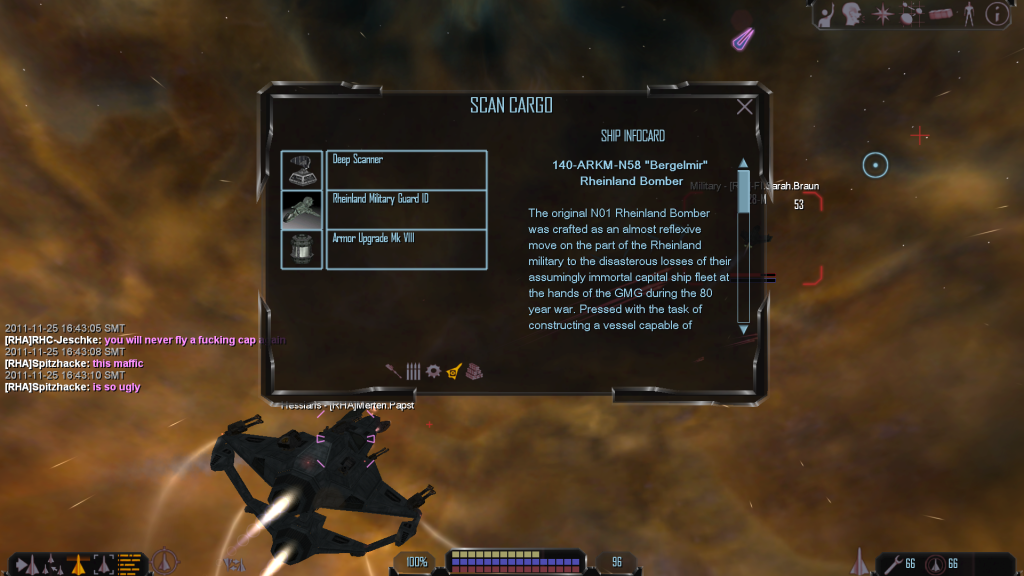Open the player status figure icon

967,14
